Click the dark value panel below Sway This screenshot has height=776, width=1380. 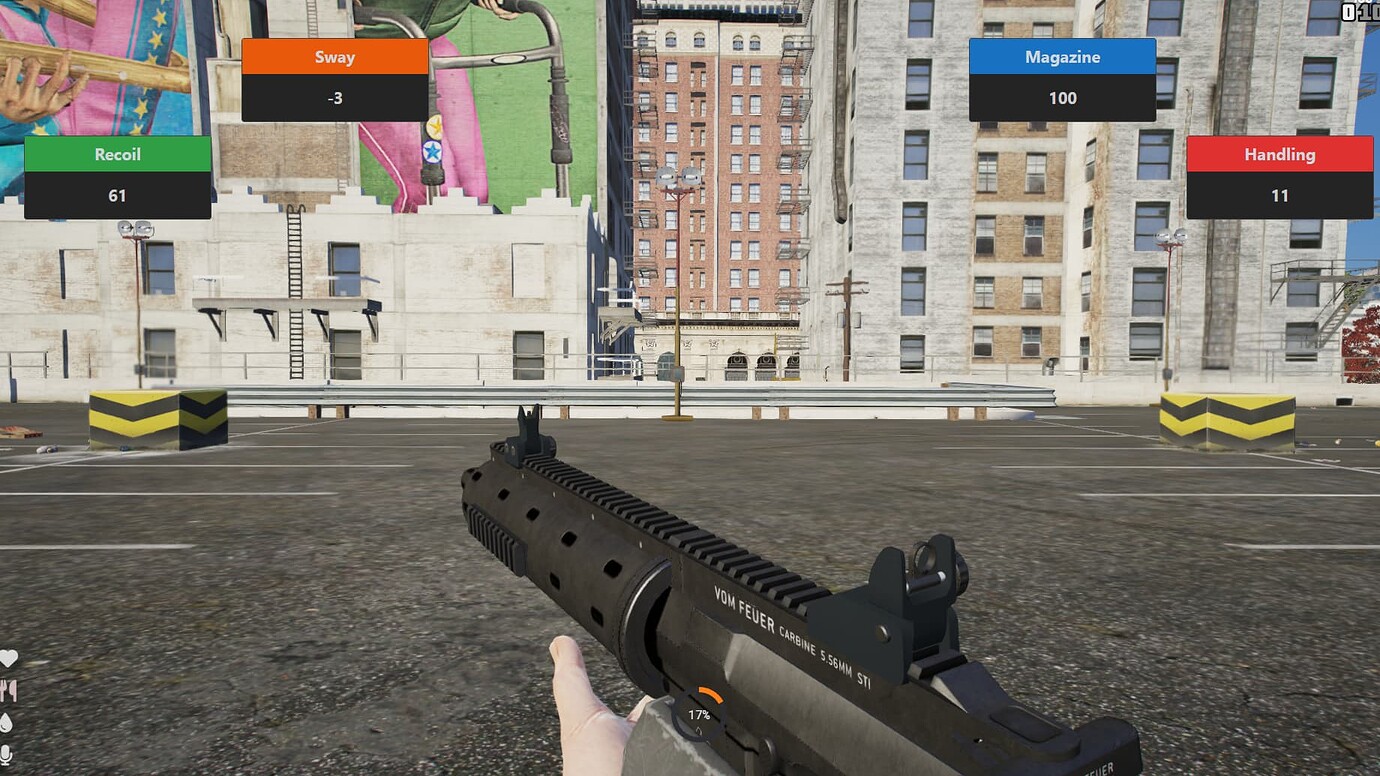(335, 98)
